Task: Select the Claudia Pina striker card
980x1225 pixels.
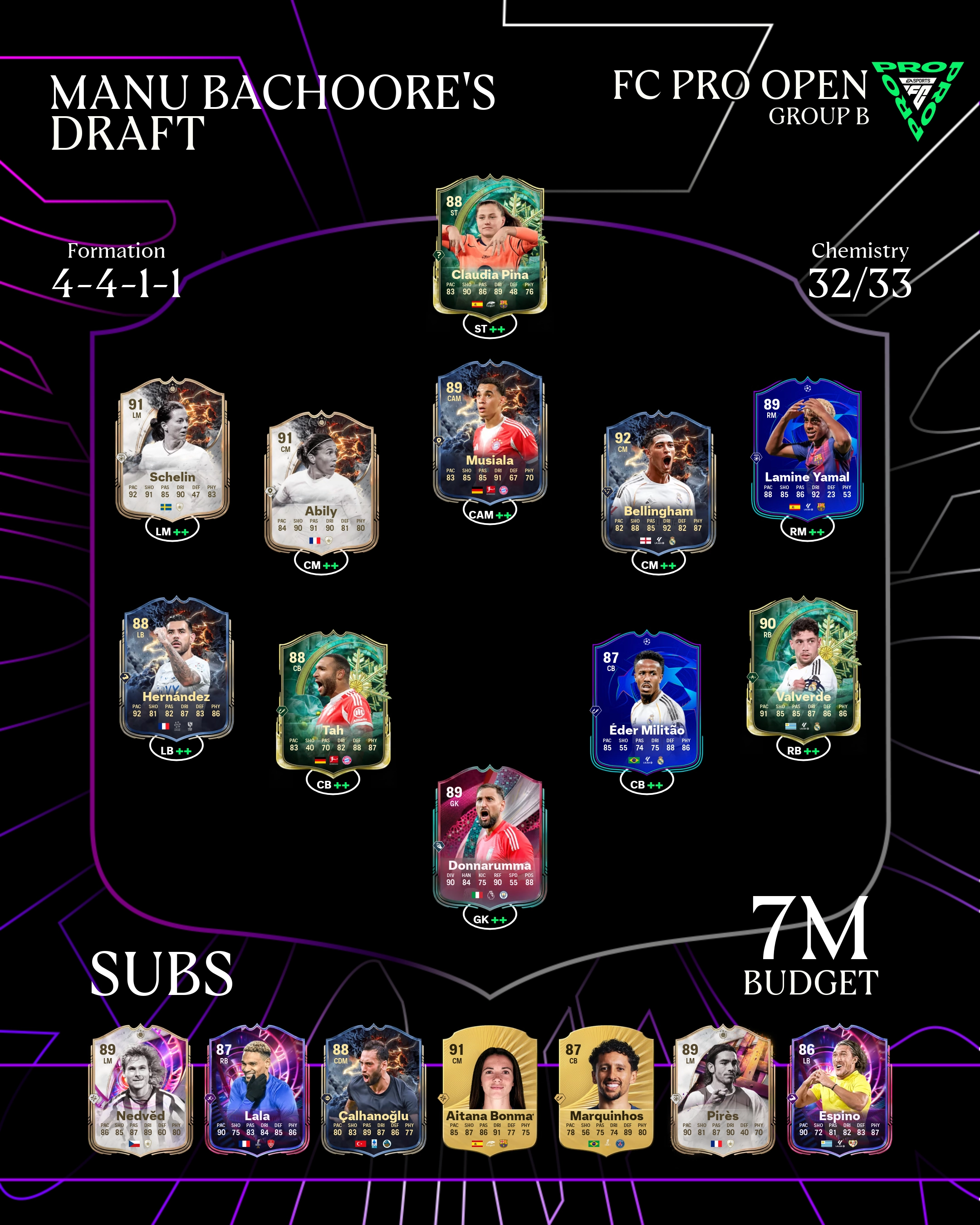Action: [490, 244]
